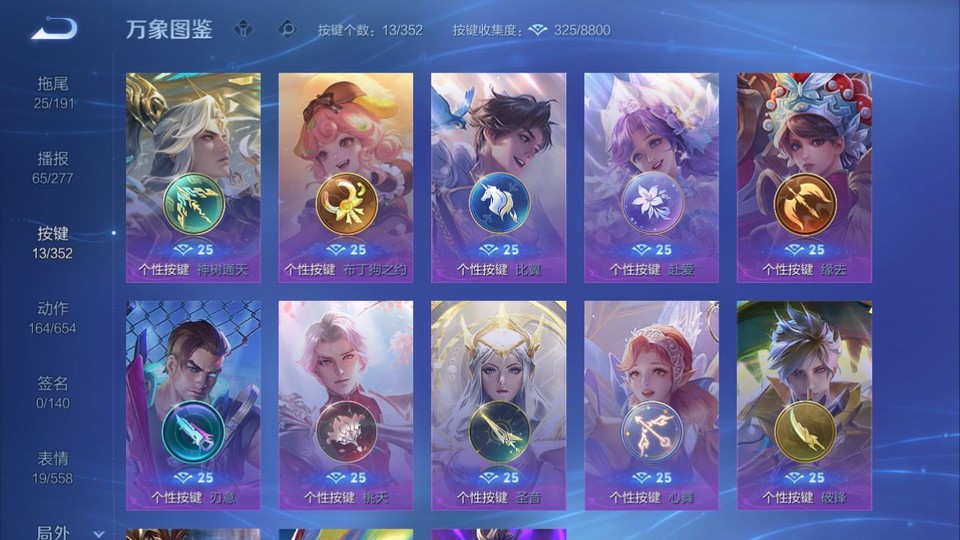Viewport: 960px width, 540px height.
Task: Choose the 圣音 button skin card
Action: (x=498, y=405)
